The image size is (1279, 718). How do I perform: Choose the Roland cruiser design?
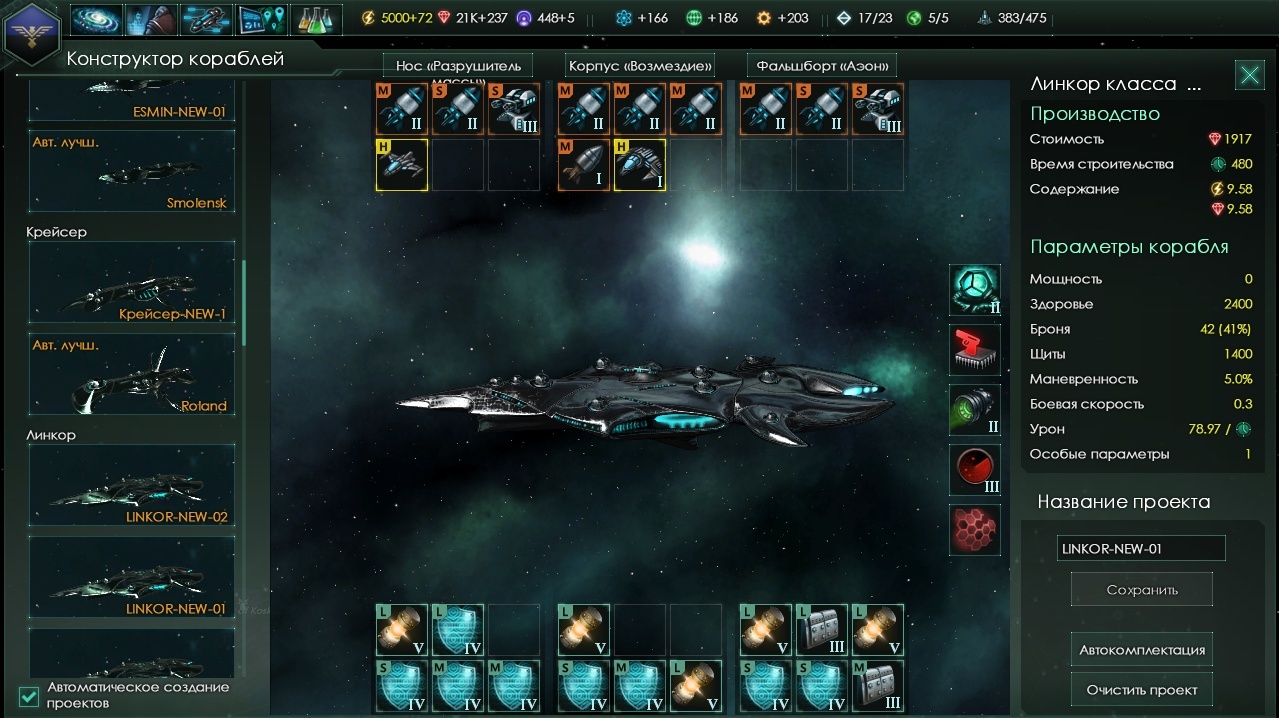[x=131, y=374]
